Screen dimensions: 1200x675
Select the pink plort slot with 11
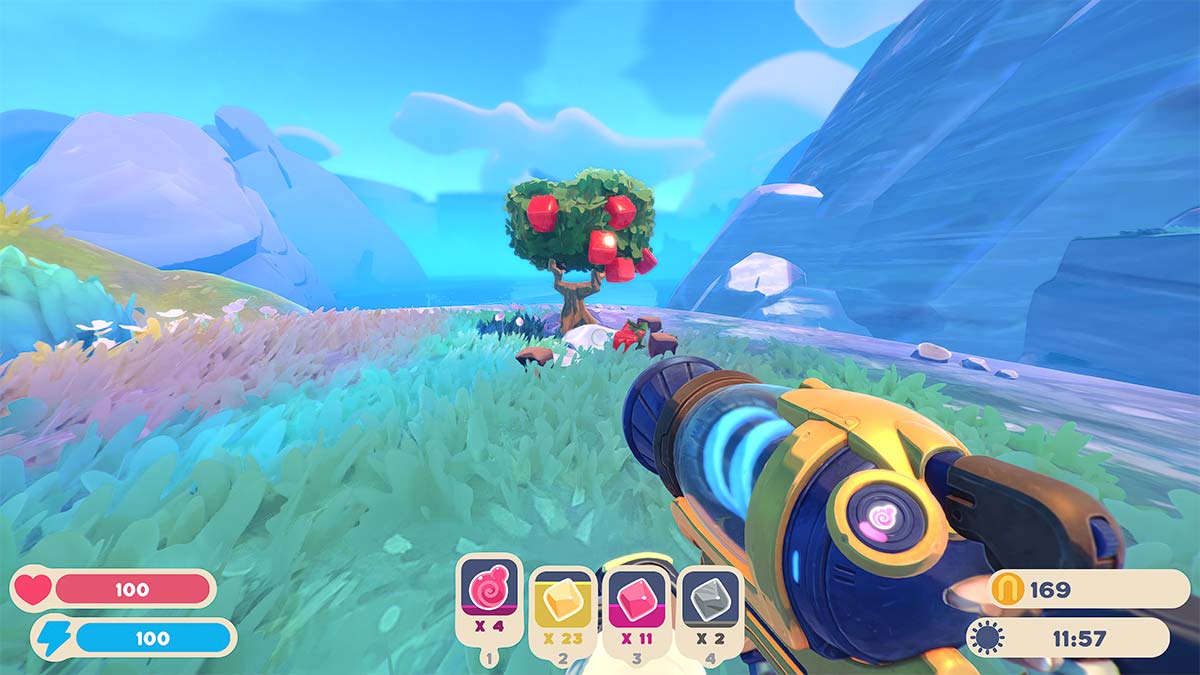(636, 603)
